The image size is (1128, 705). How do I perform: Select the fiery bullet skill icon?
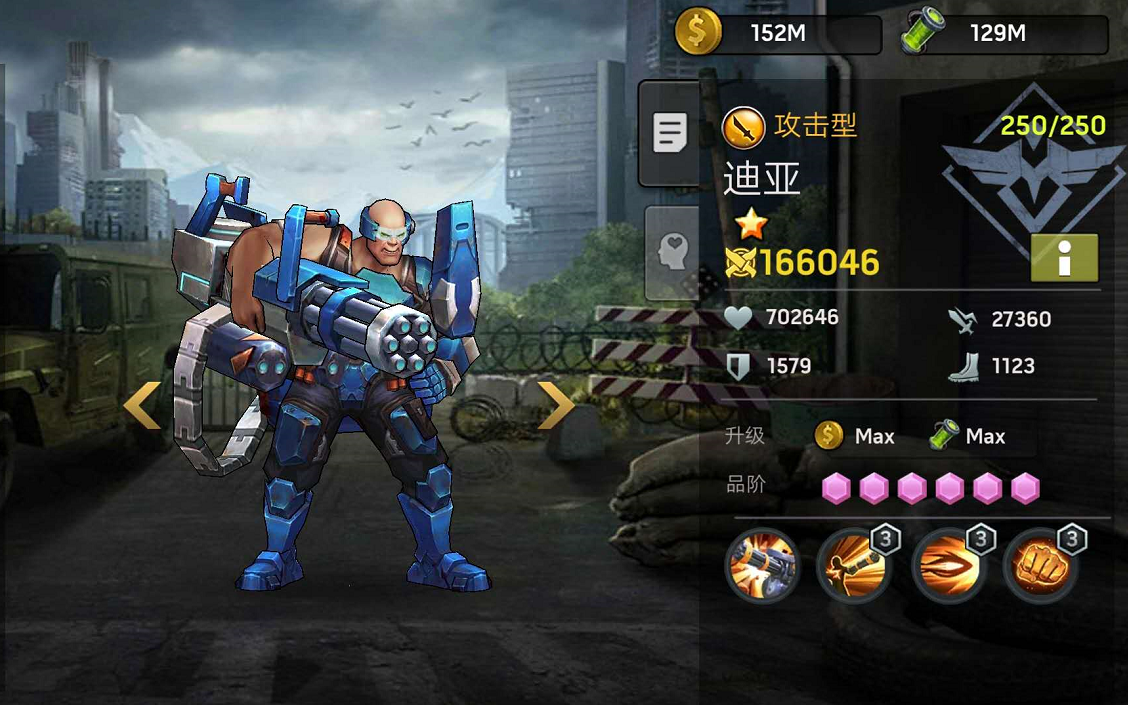click(x=947, y=565)
